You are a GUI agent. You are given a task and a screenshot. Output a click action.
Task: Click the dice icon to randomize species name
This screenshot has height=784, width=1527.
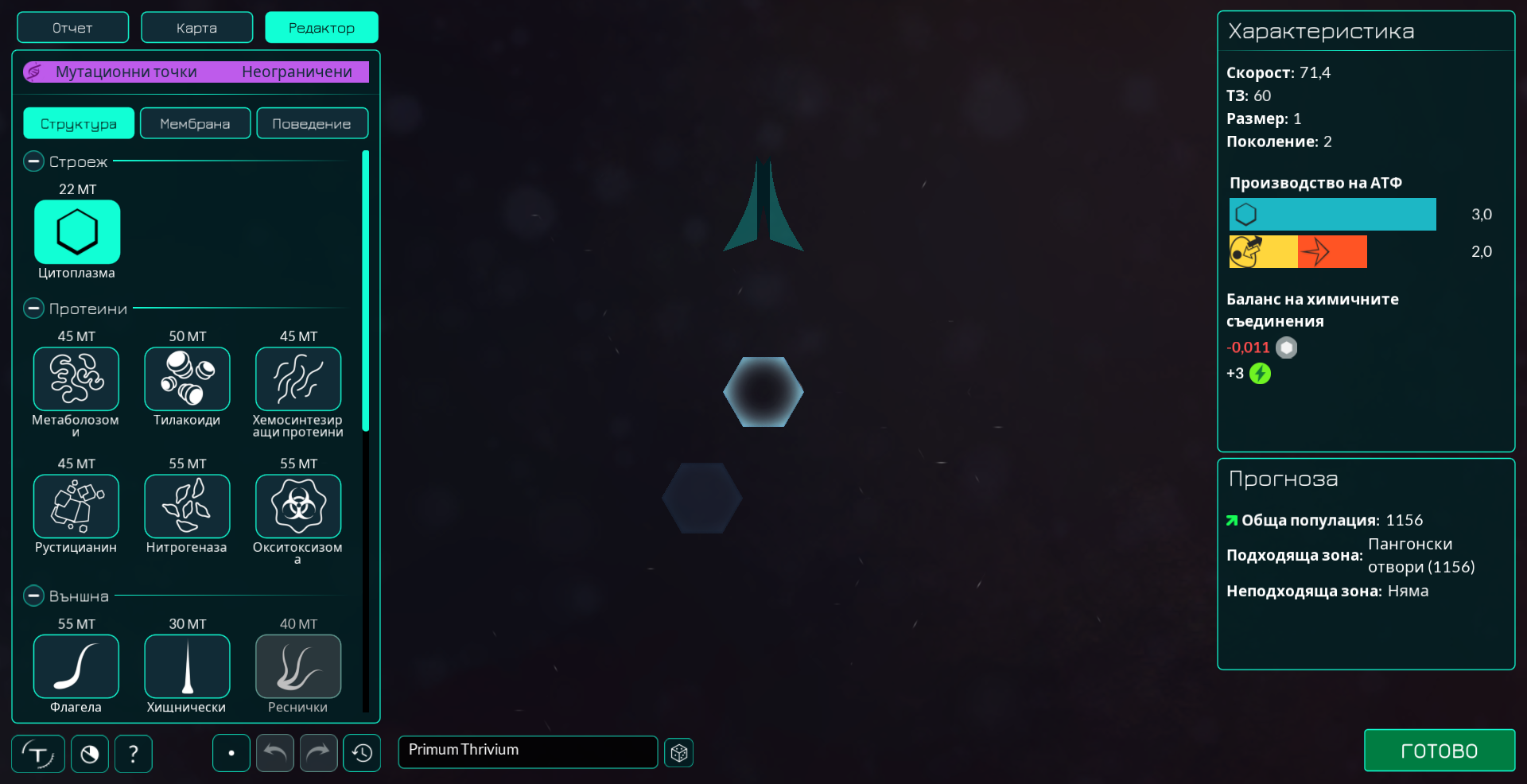click(678, 752)
